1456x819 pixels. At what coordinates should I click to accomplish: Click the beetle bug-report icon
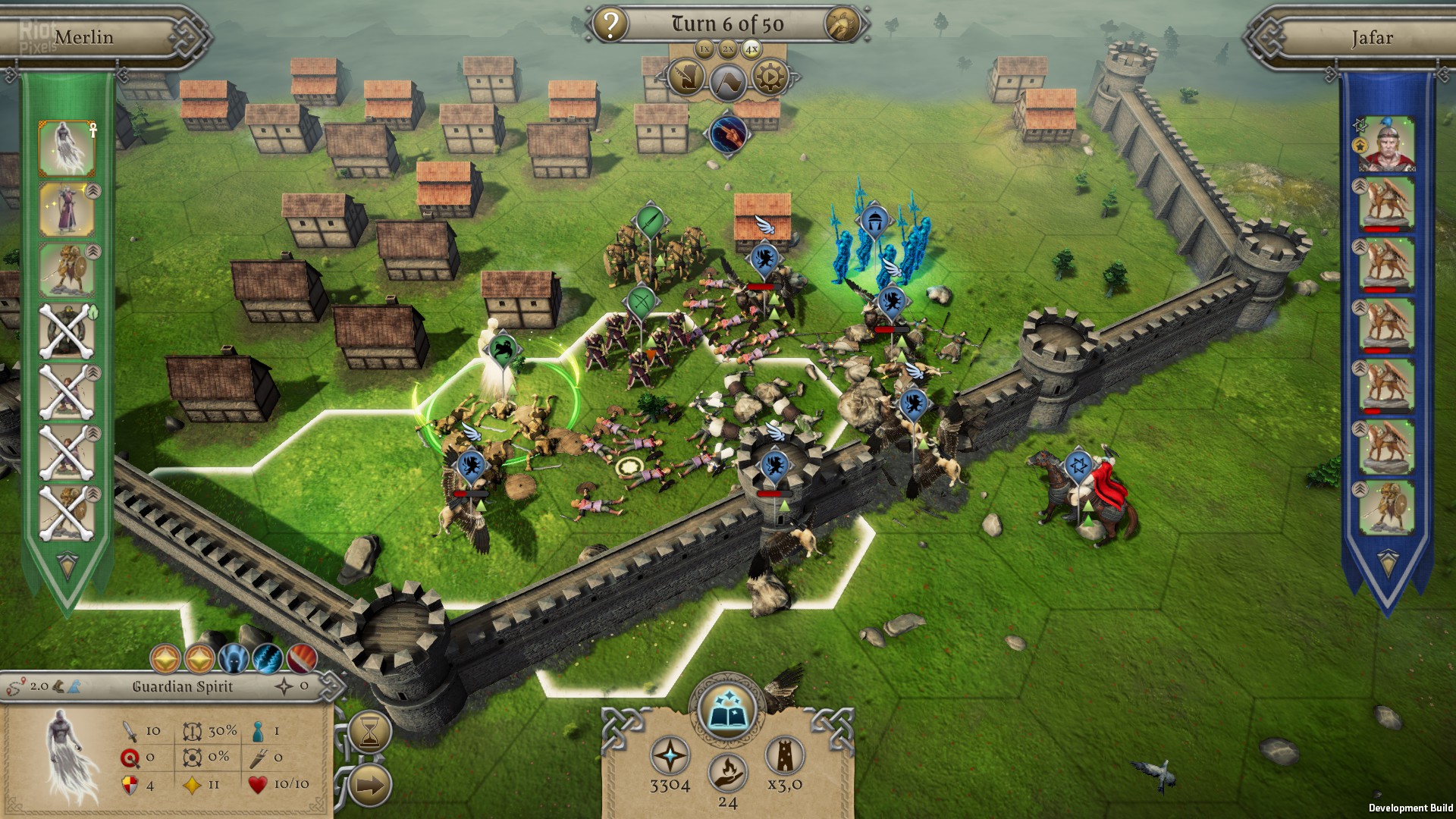pyautogui.click(x=843, y=25)
